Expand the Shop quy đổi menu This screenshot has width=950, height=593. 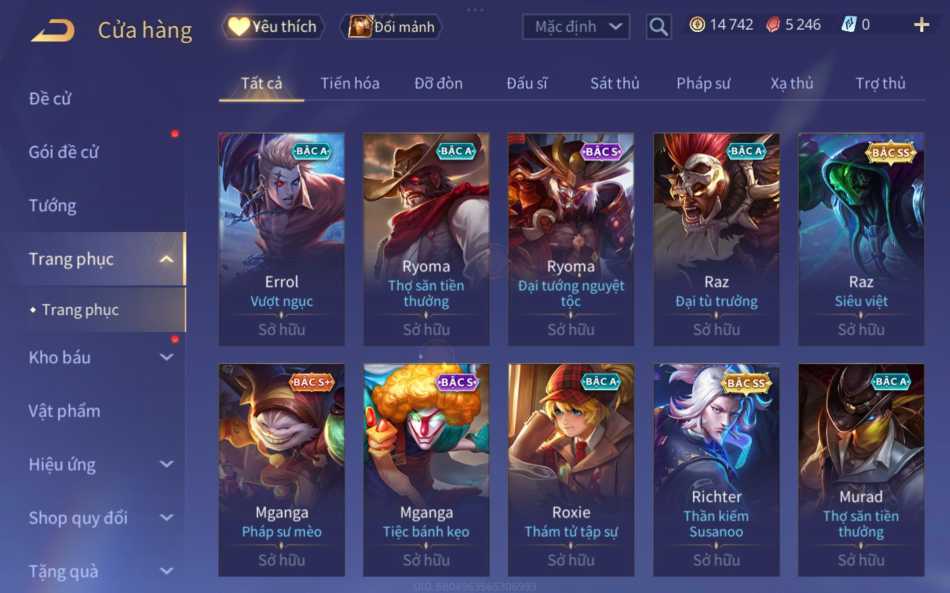[x=100, y=518]
